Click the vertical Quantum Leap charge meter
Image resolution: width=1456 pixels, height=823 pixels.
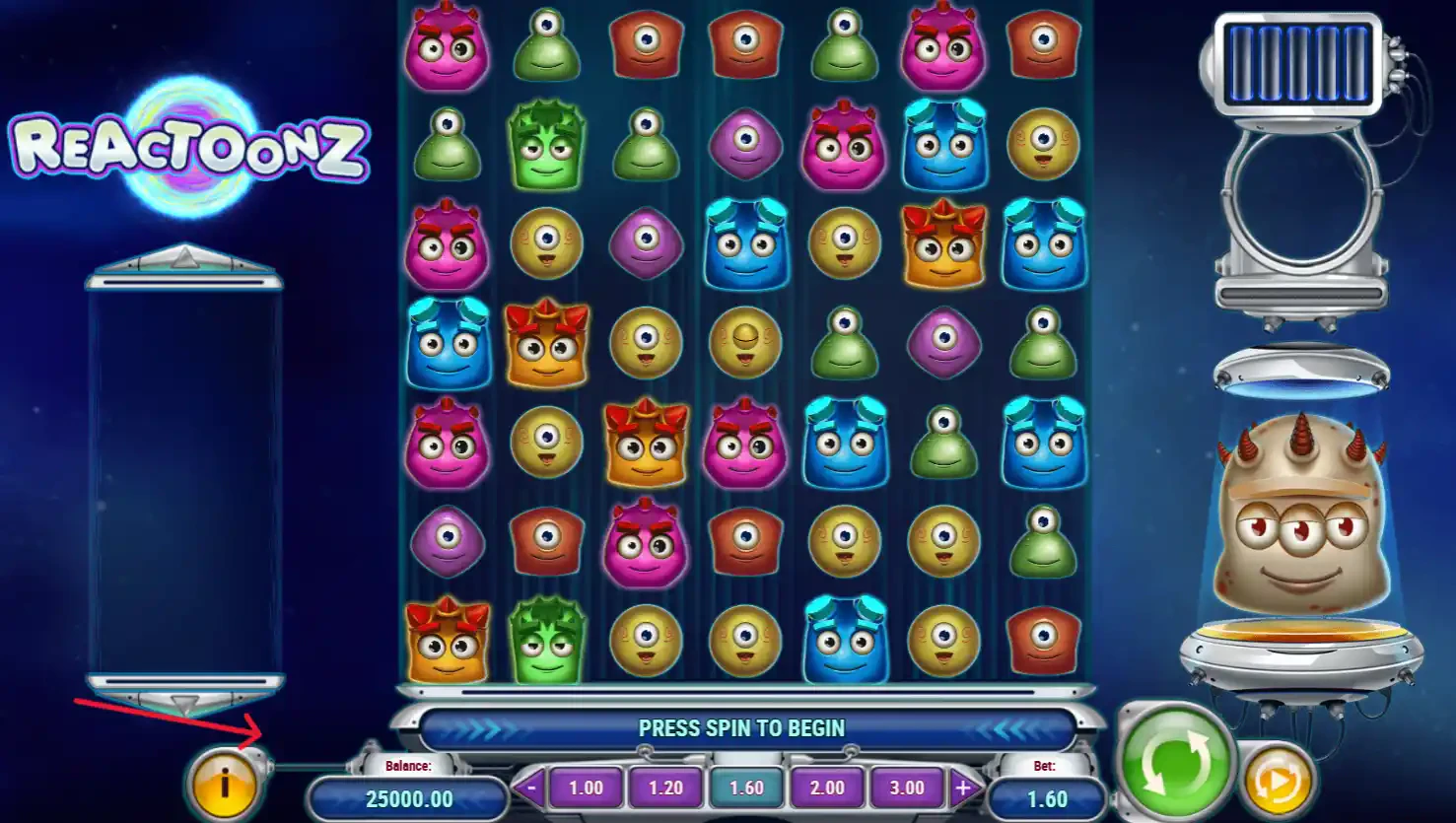coord(182,473)
